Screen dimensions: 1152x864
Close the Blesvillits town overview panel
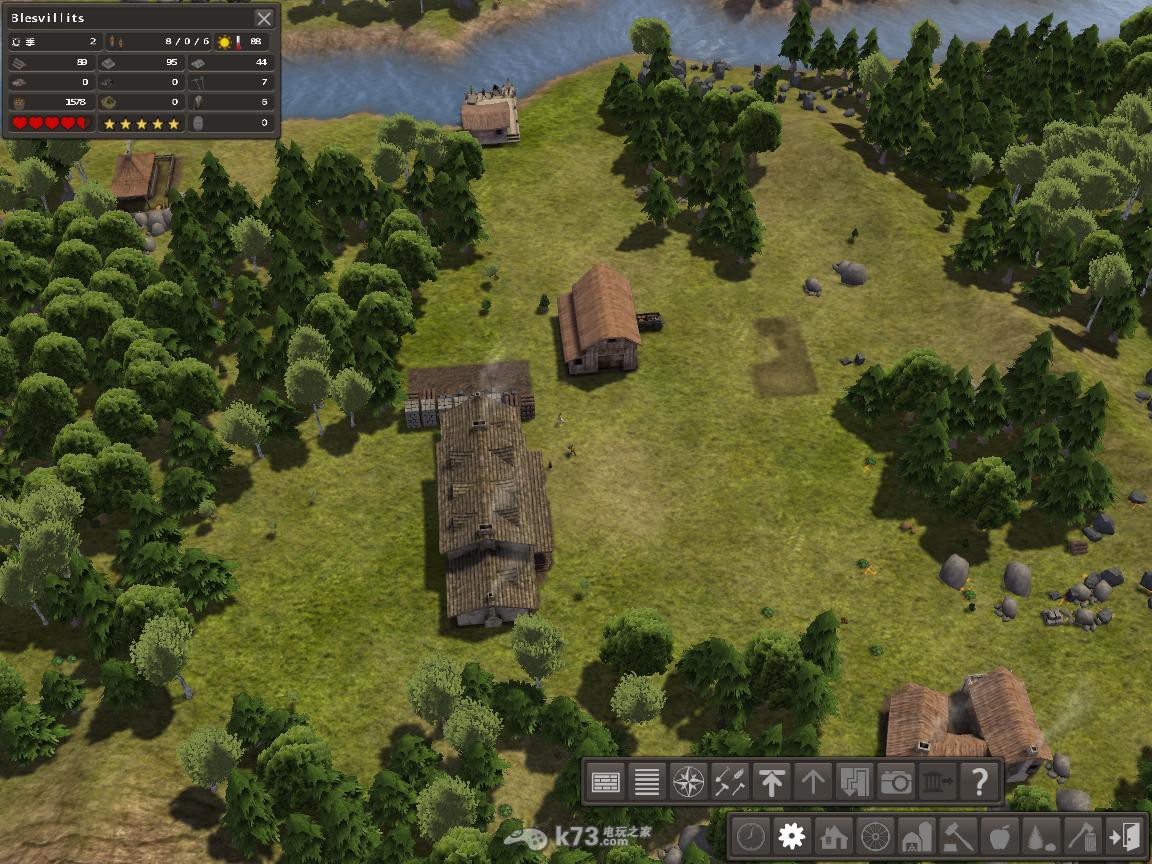coord(264,18)
